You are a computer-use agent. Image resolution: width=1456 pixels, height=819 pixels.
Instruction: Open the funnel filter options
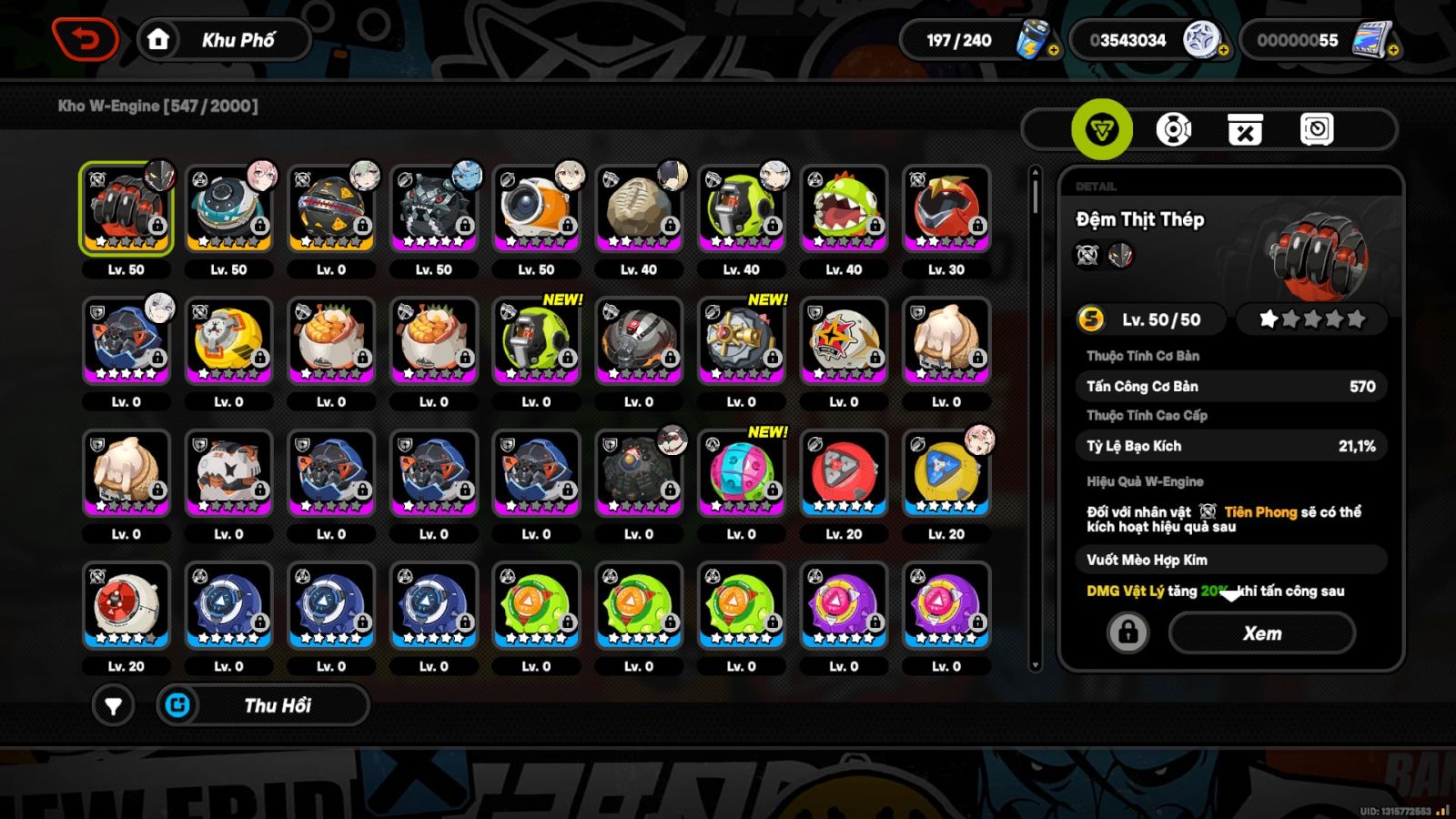113,705
